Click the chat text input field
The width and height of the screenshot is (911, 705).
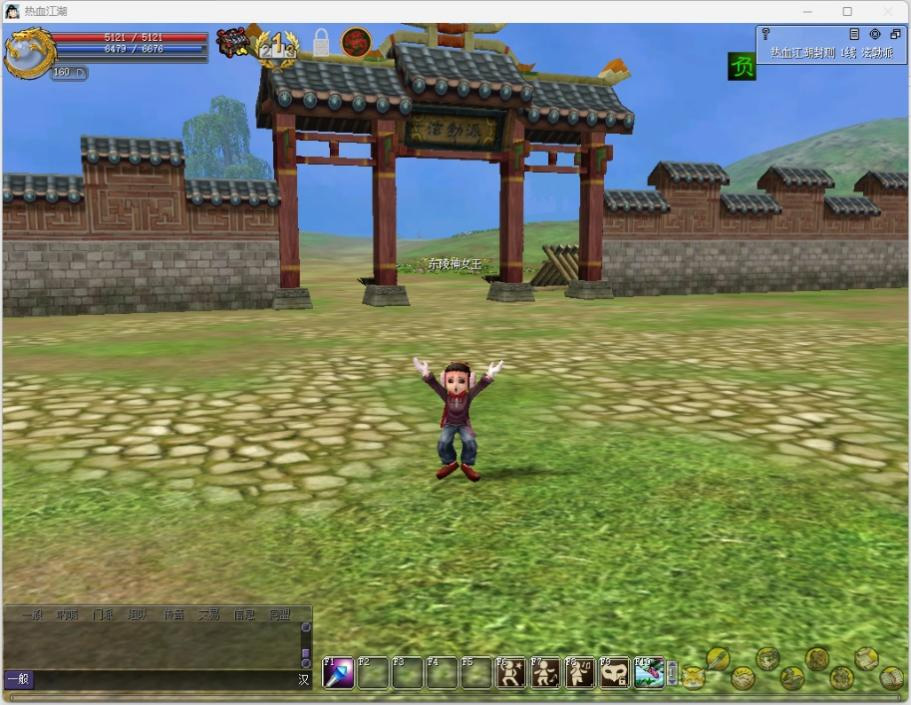(165, 680)
